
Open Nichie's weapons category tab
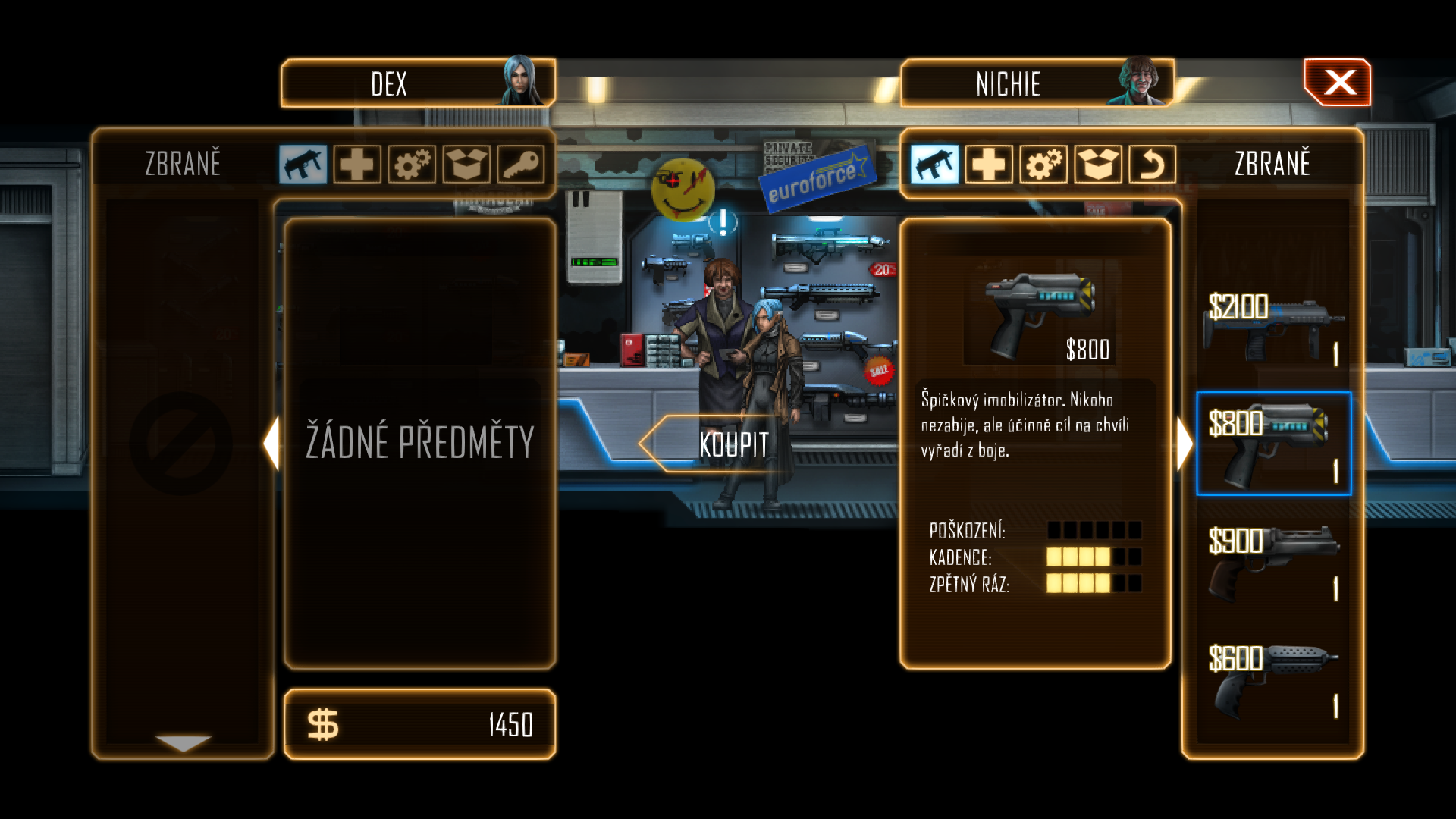click(934, 164)
